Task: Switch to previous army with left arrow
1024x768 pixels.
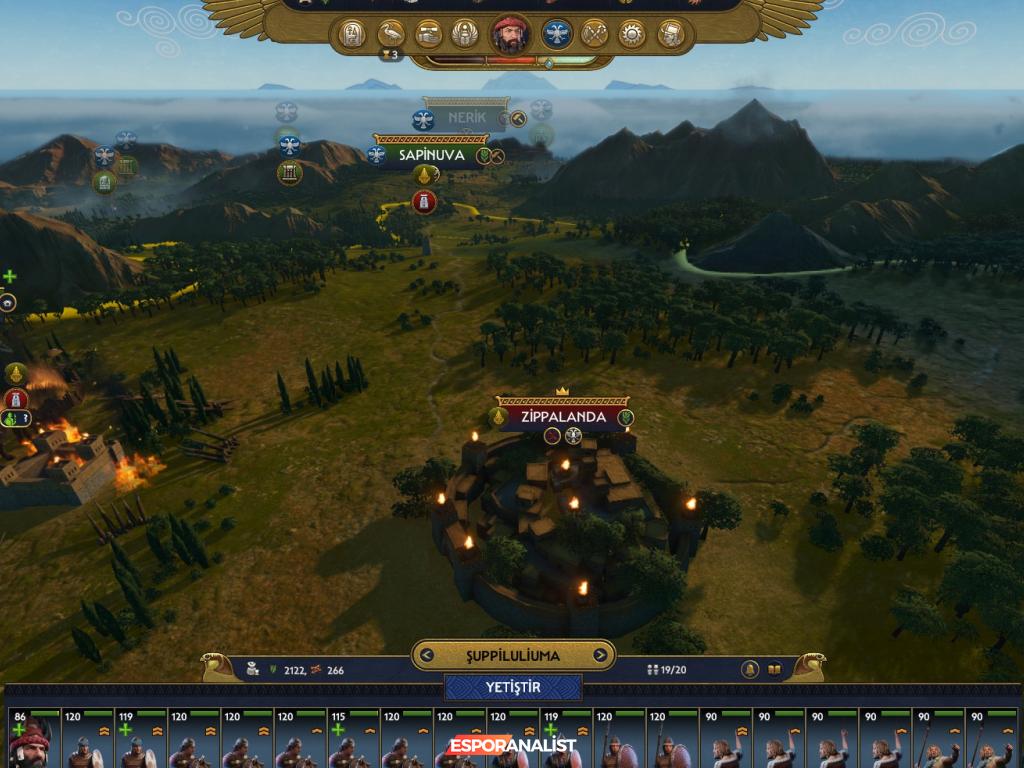Action: pos(427,656)
